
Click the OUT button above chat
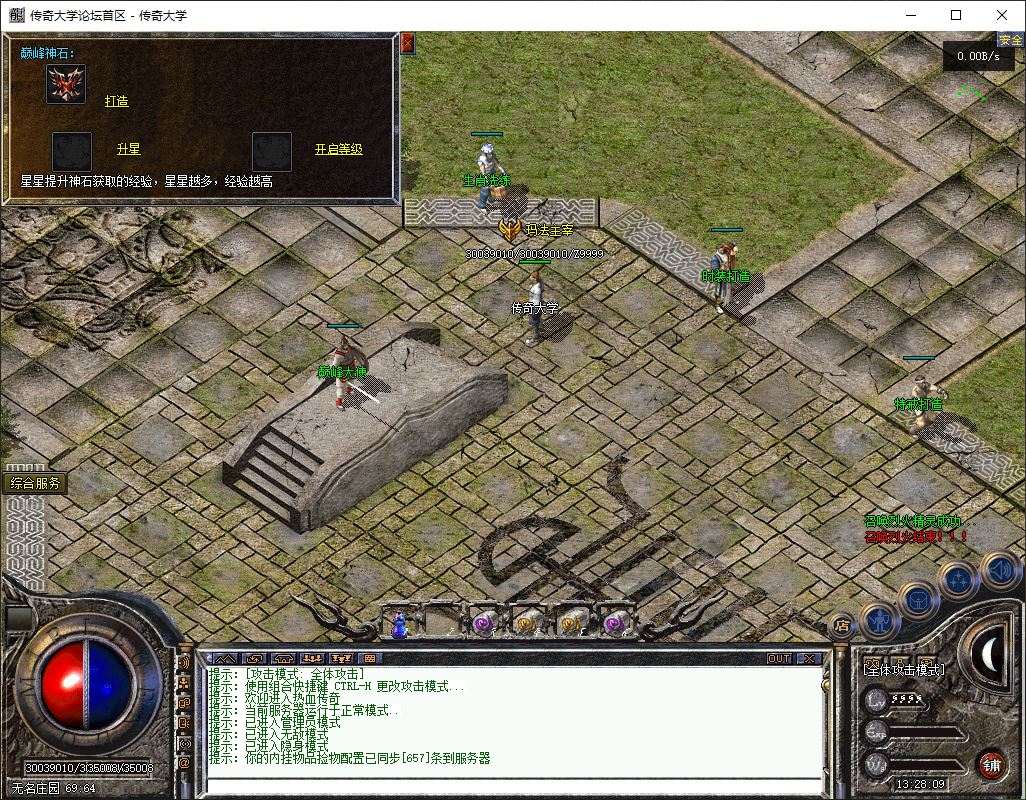point(779,658)
